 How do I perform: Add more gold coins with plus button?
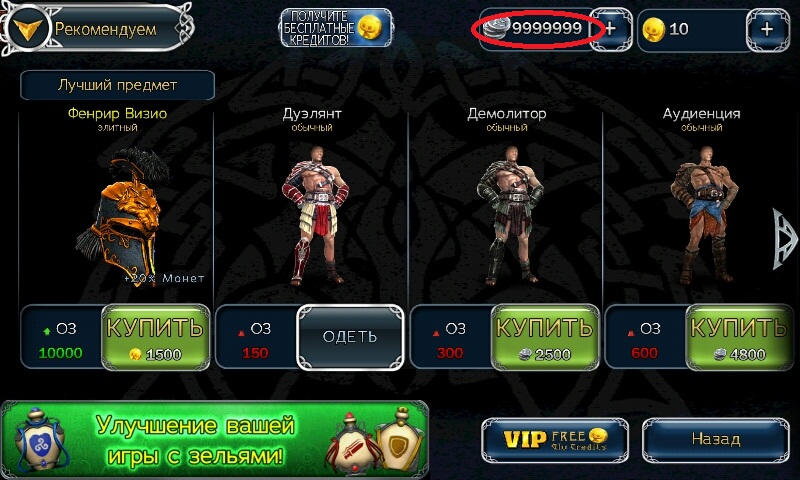pyautogui.click(x=767, y=29)
